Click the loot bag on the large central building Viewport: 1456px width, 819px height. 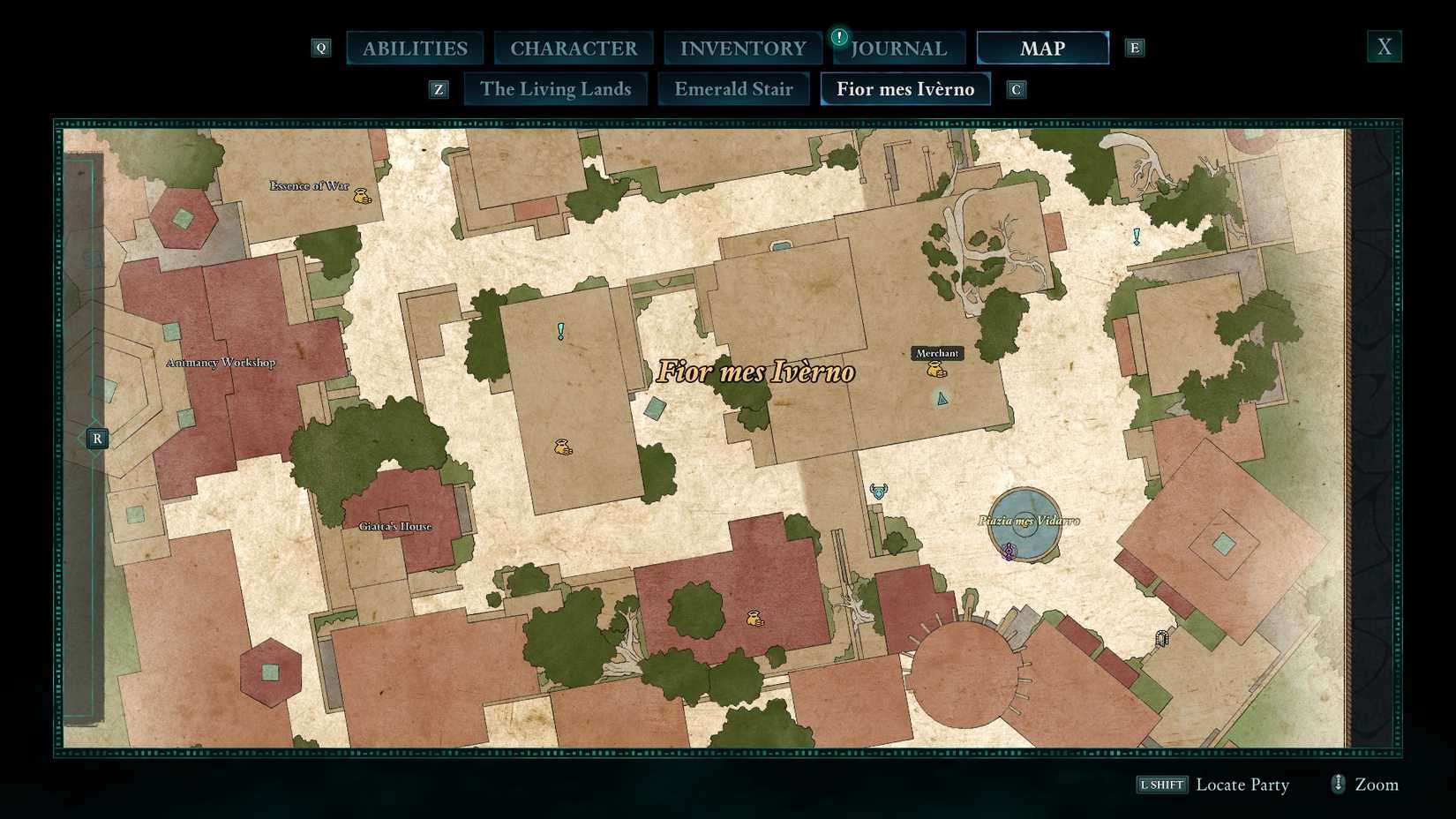[561, 447]
